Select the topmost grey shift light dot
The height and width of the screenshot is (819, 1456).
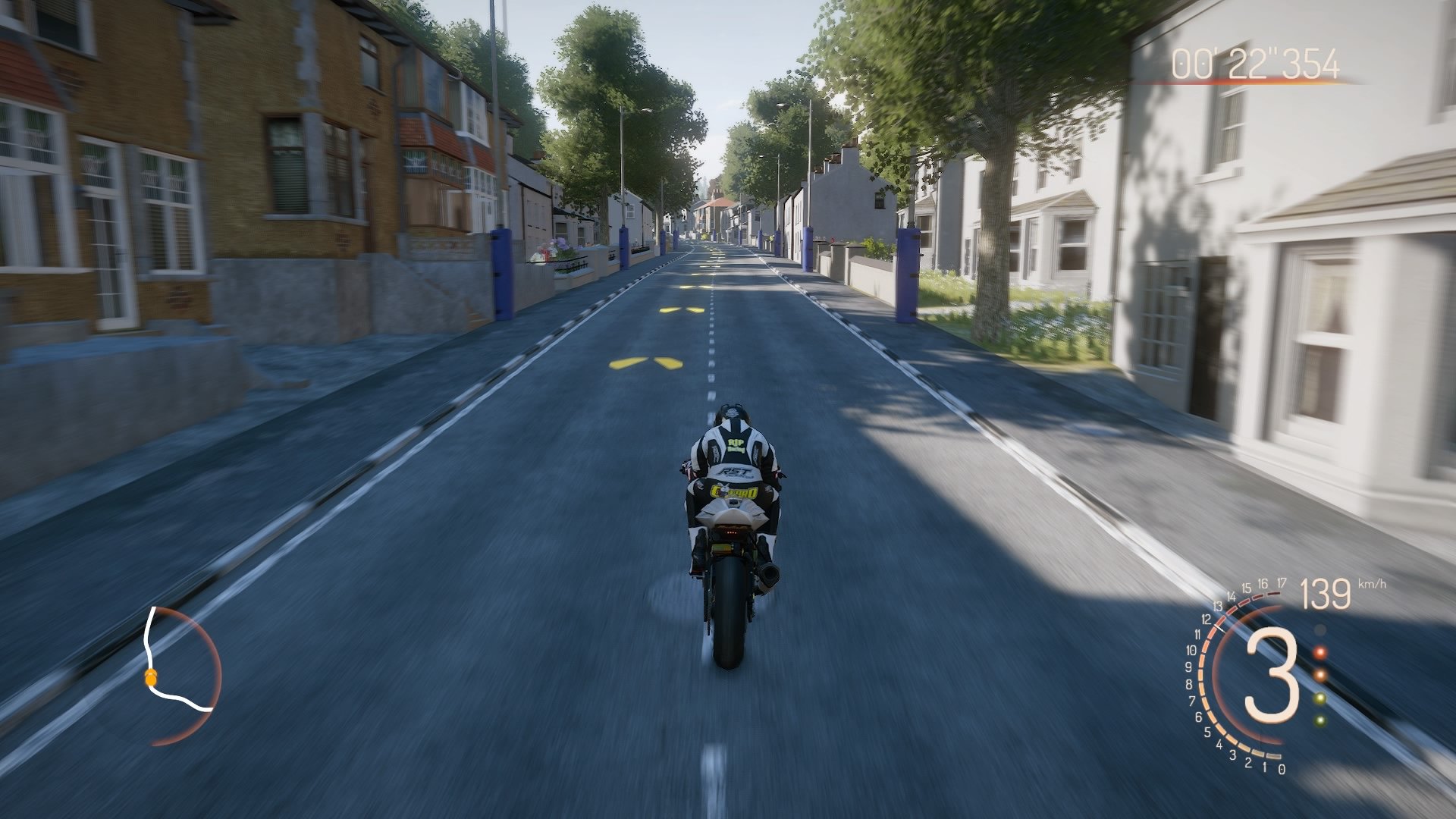click(1319, 629)
